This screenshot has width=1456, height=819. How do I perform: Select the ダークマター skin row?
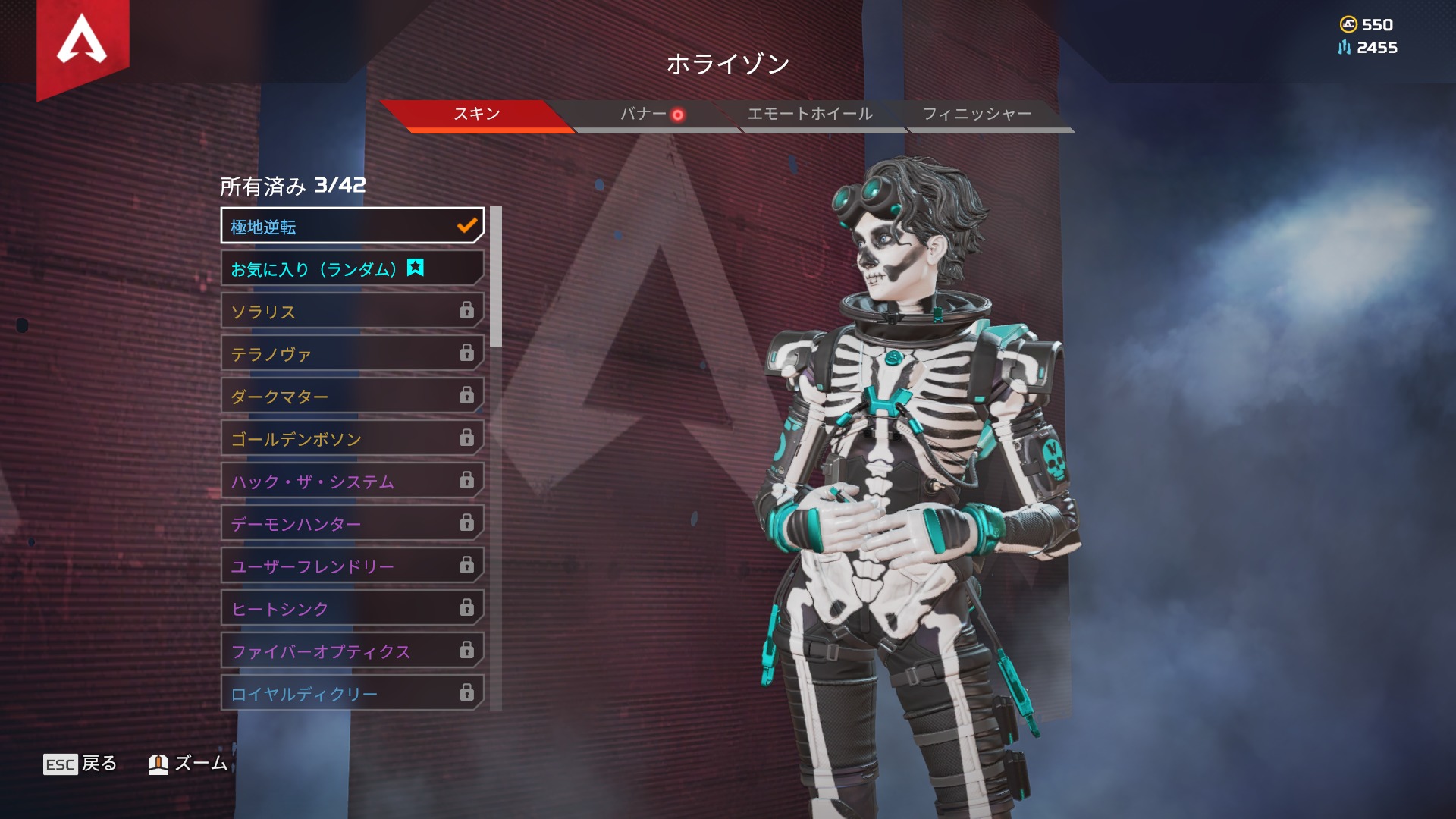[x=352, y=396]
